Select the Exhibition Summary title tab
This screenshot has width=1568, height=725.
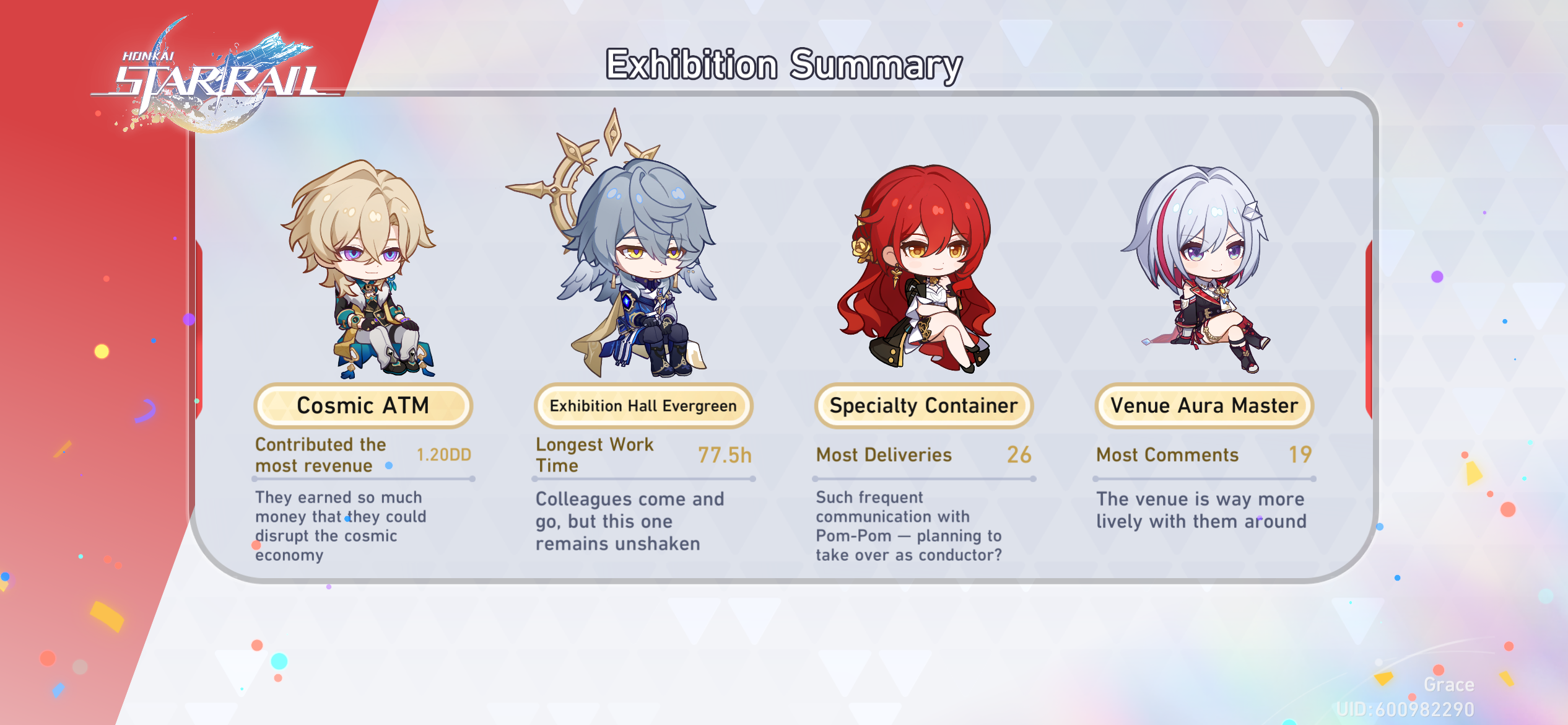pyautogui.click(x=784, y=64)
